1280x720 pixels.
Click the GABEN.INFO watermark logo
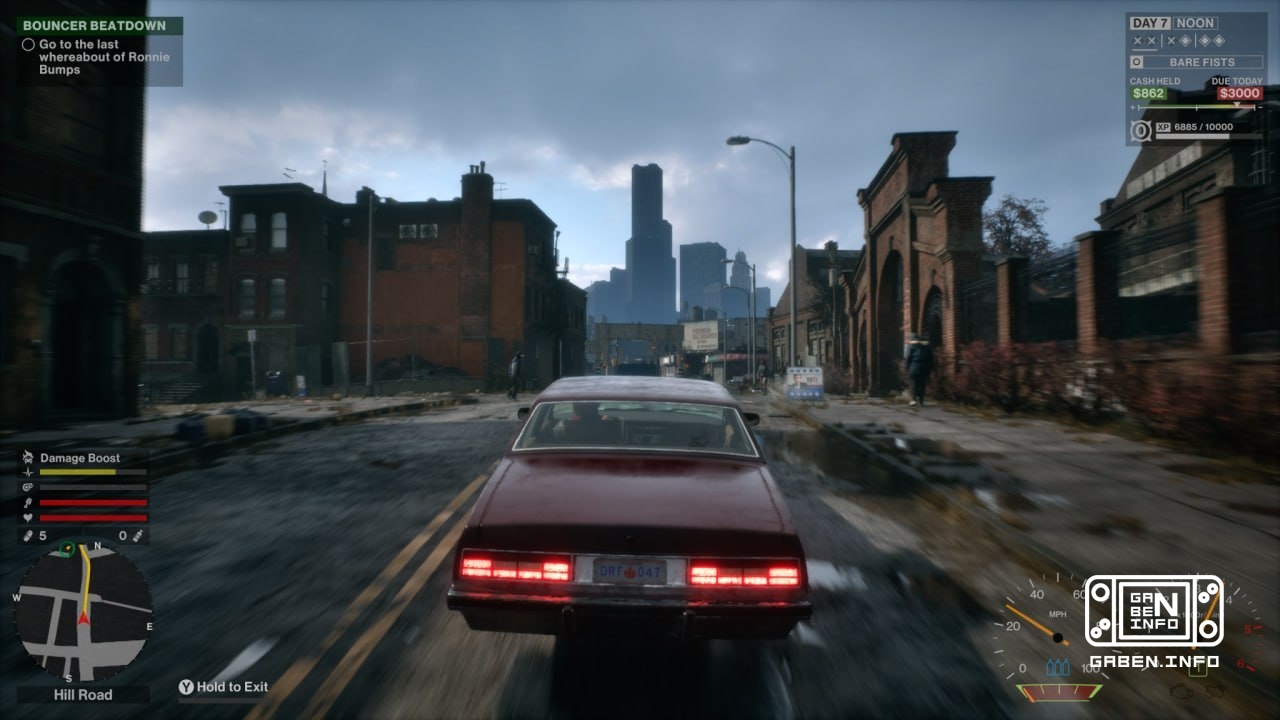1154,612
